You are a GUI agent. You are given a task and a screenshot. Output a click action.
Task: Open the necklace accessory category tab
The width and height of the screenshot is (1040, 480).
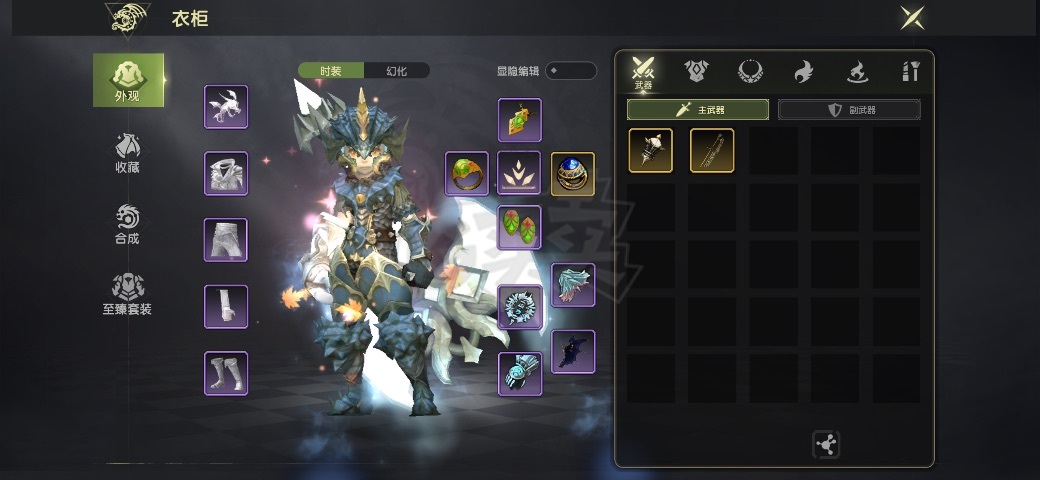750,71
